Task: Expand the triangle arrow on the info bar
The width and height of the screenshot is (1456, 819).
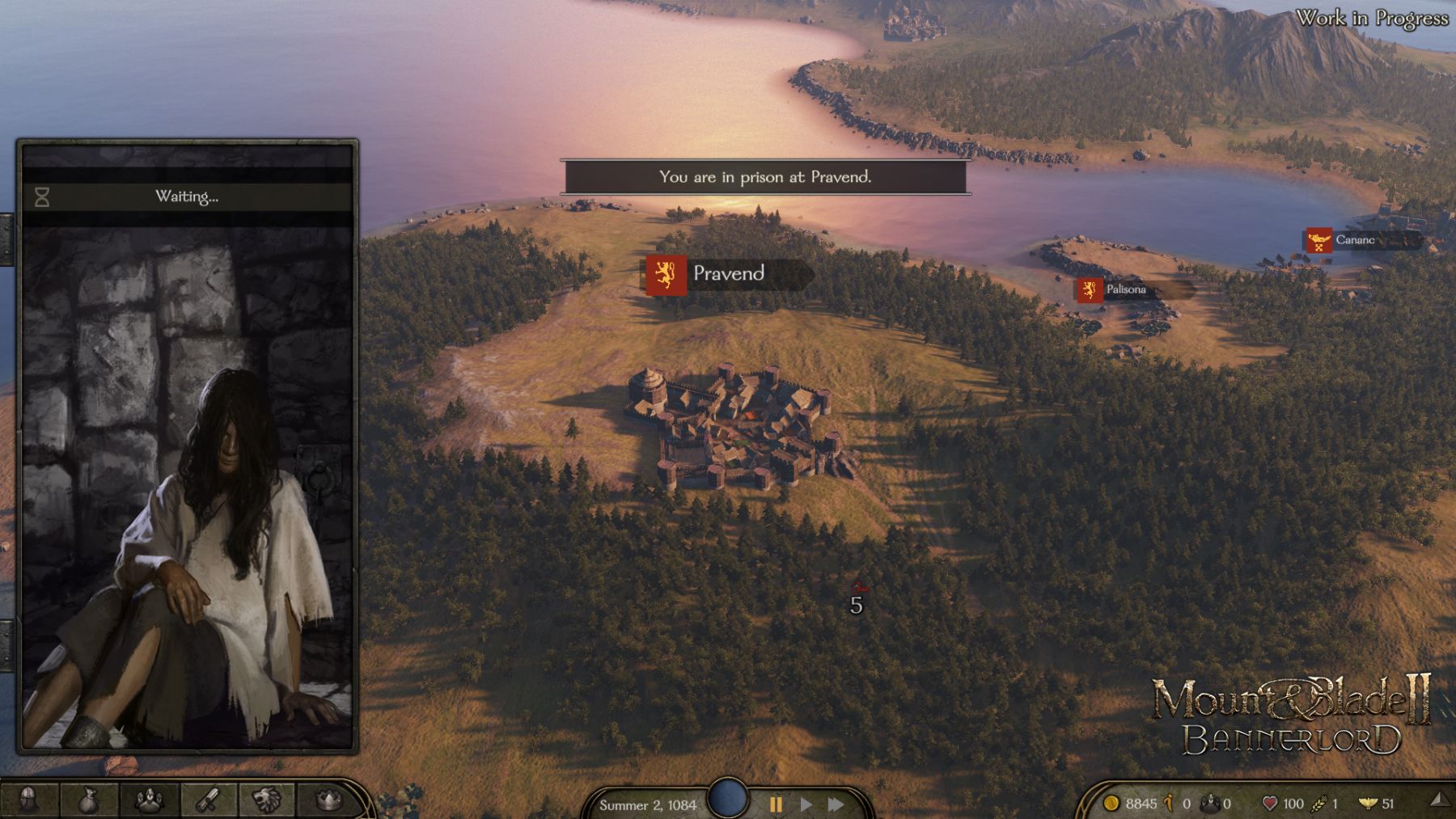Action: pyautogui.click(x=1439, y=800)
